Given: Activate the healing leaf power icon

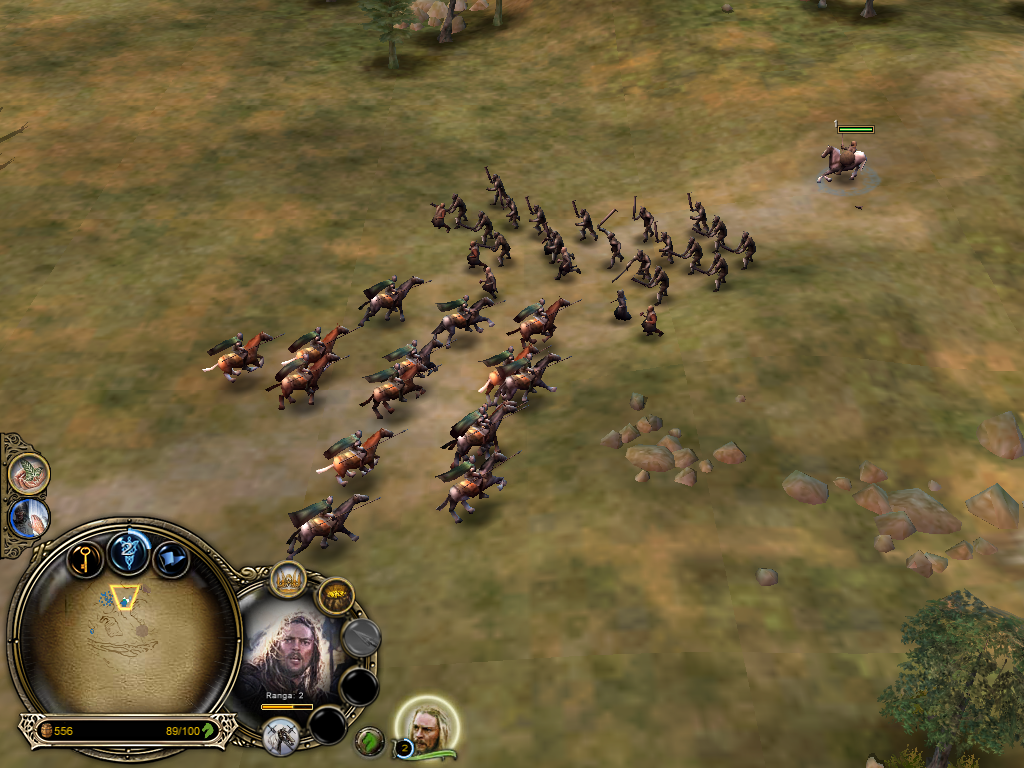Looking at the screenshot, I should 30,473.
